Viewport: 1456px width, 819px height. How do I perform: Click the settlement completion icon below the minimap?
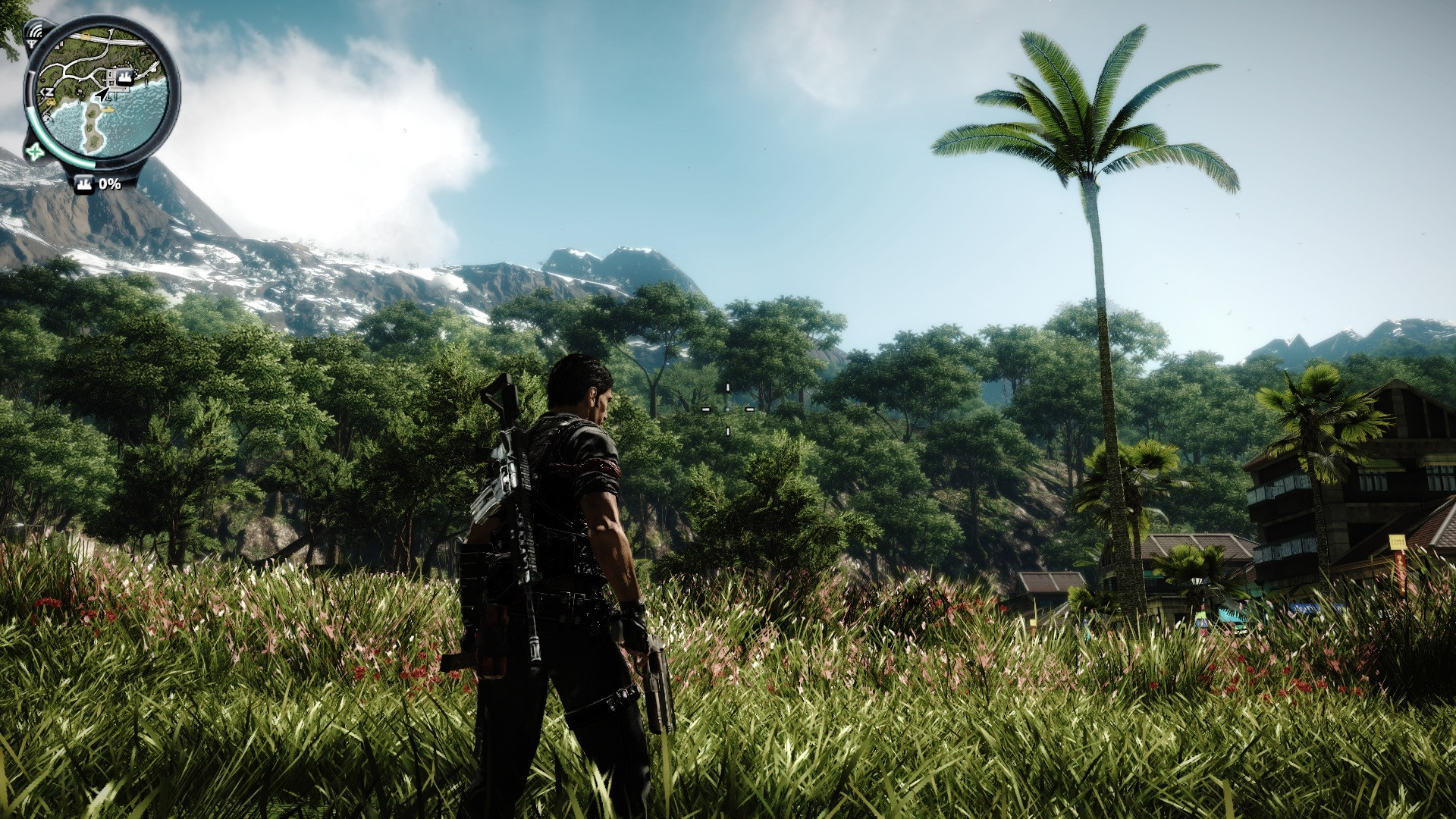[84, 184]
